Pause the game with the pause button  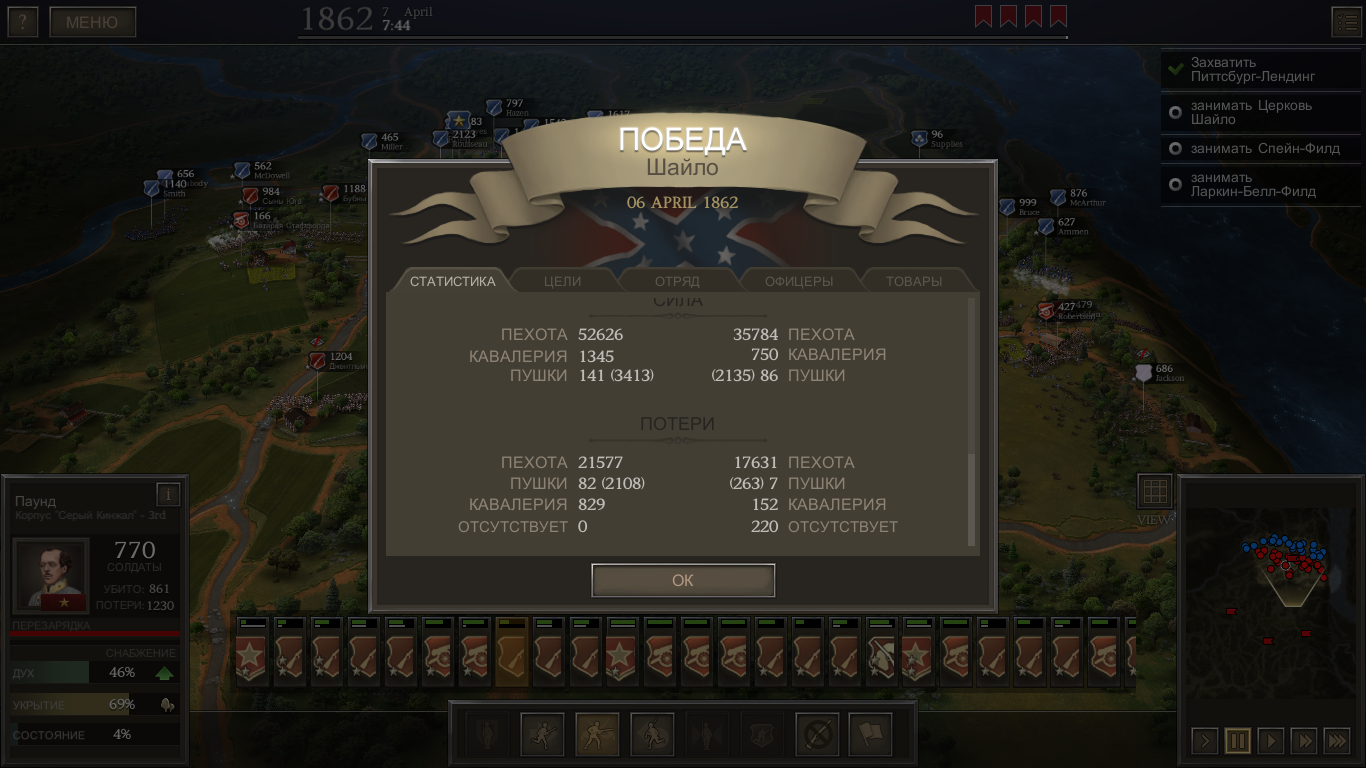pyautogui.click(x=1237, y=741)
